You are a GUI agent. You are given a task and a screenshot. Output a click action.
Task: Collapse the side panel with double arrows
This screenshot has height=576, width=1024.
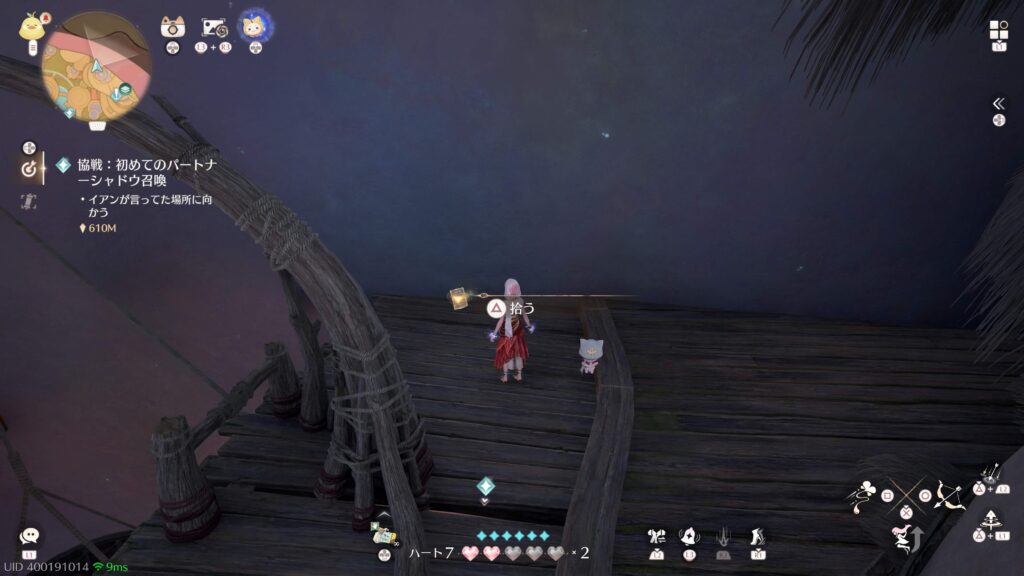point(998,103)
